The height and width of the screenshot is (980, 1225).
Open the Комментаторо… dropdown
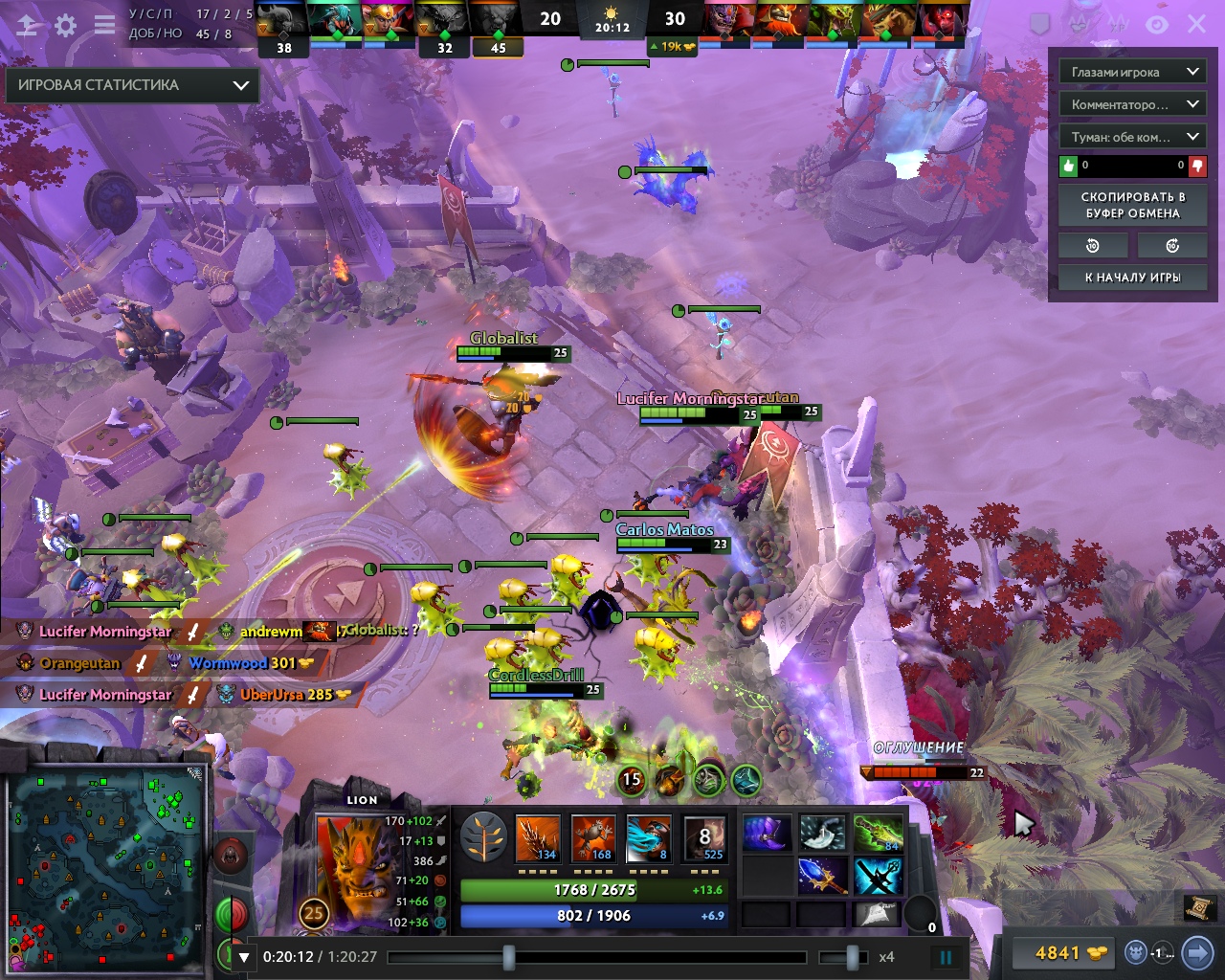[1131, 104]
